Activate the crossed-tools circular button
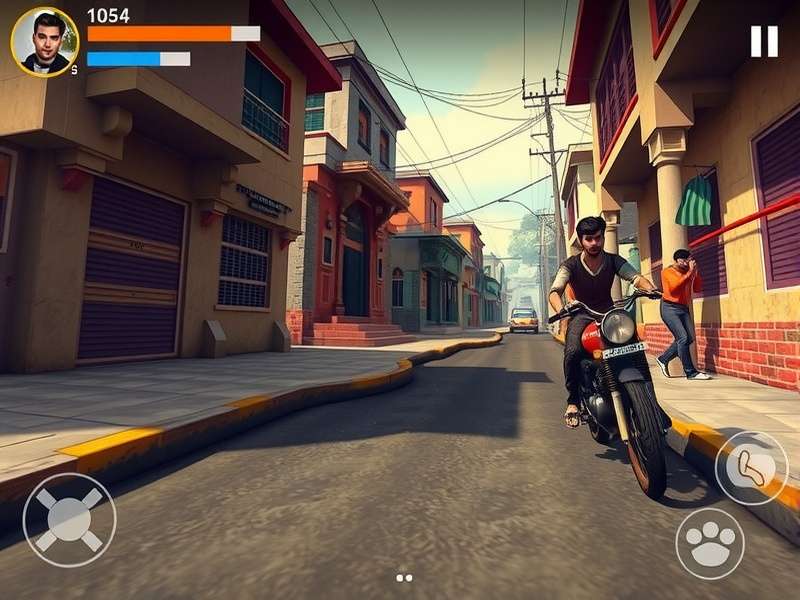The image size is (800, 600). [69, 519]
